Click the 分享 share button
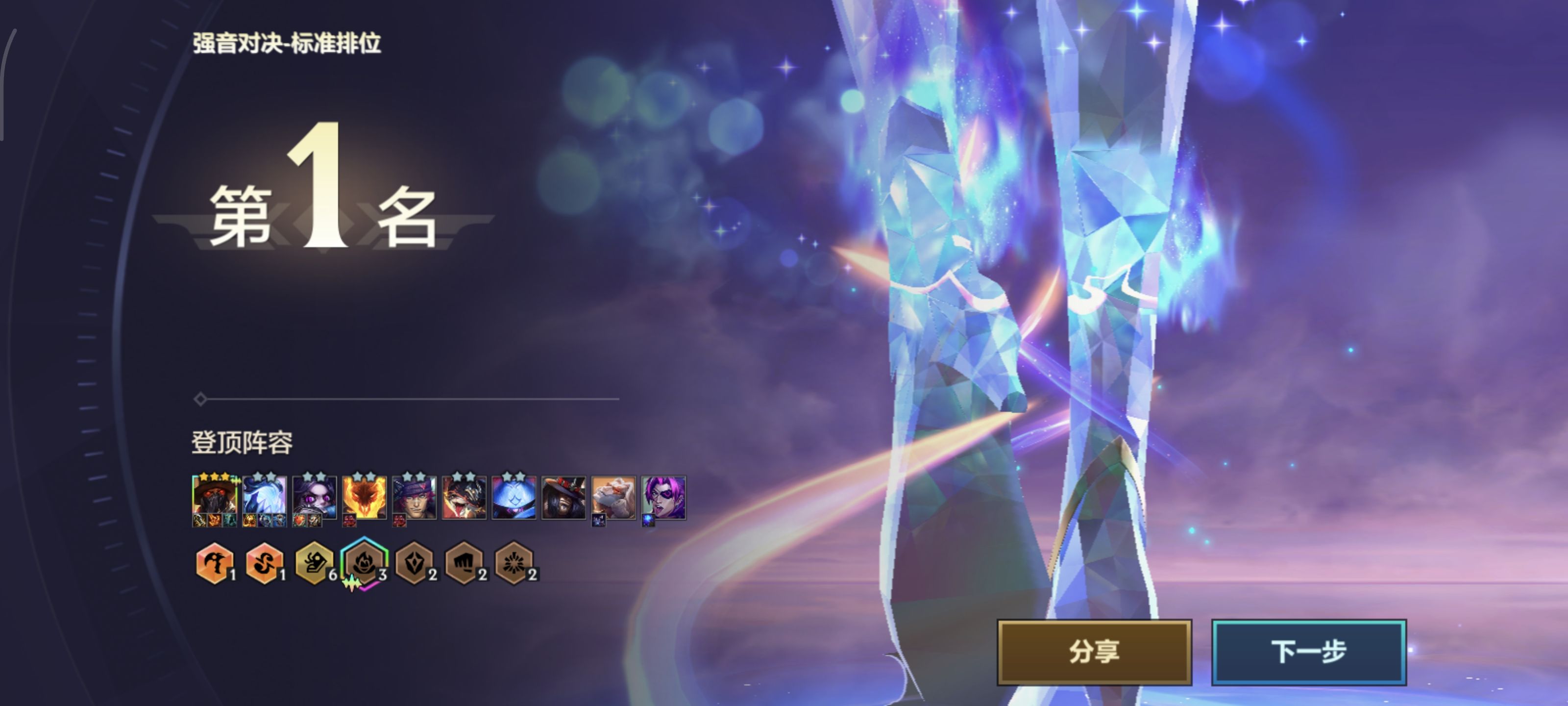The image size is (1568, 706). tap(1094, 652)
